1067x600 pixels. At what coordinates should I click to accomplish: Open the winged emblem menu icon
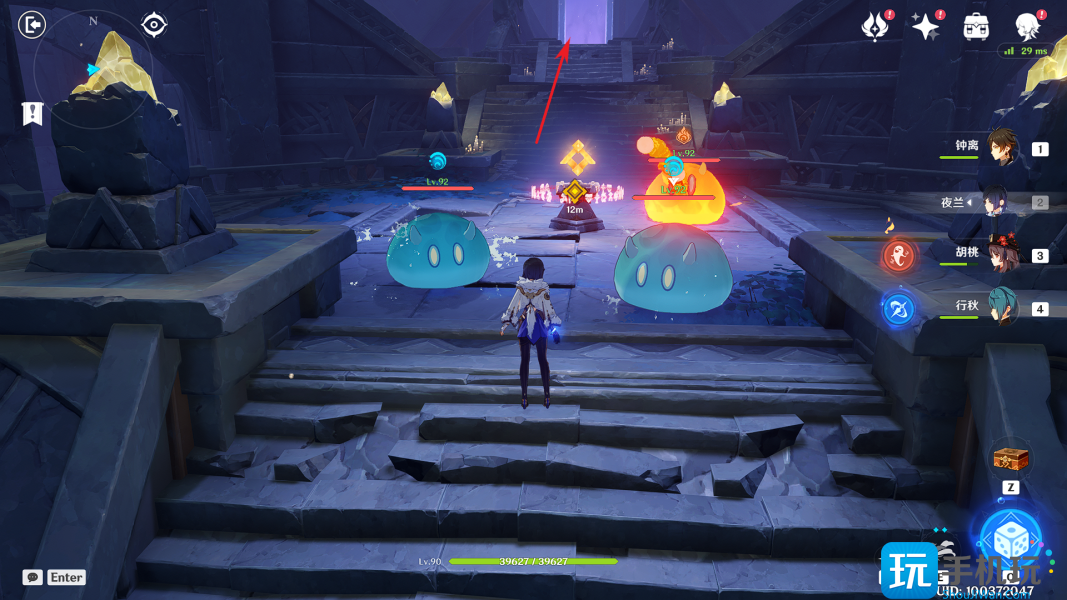coord(876,27)
